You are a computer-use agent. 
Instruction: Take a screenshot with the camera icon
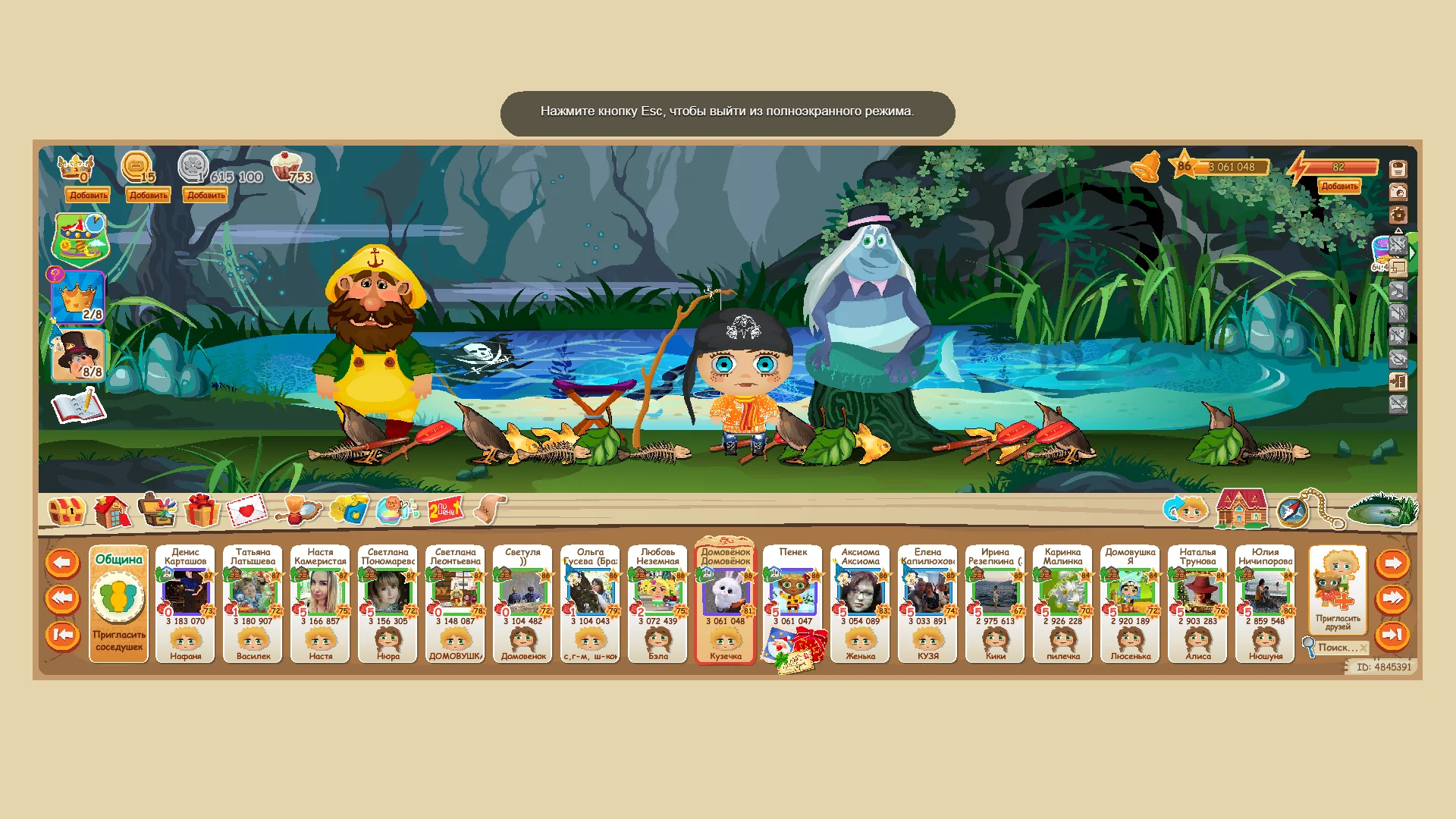[1398, 192]
